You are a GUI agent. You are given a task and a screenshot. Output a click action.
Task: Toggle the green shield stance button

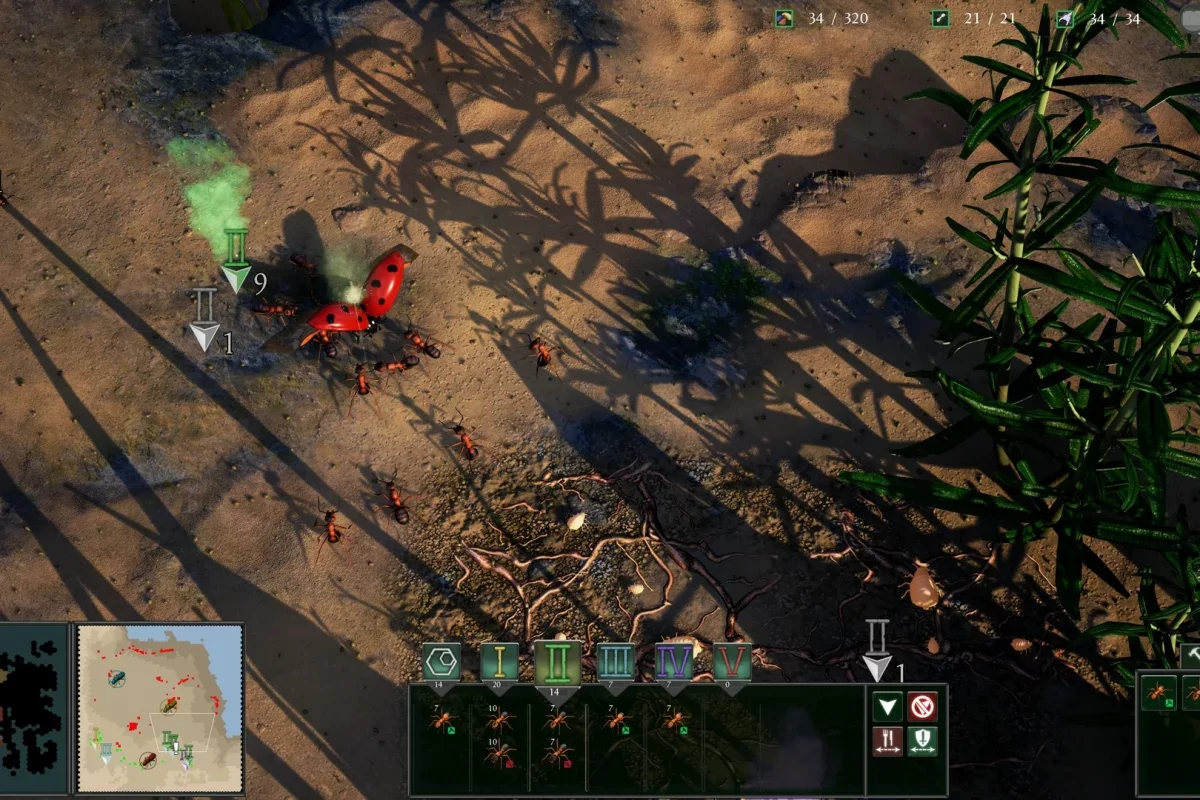(922, 741)
